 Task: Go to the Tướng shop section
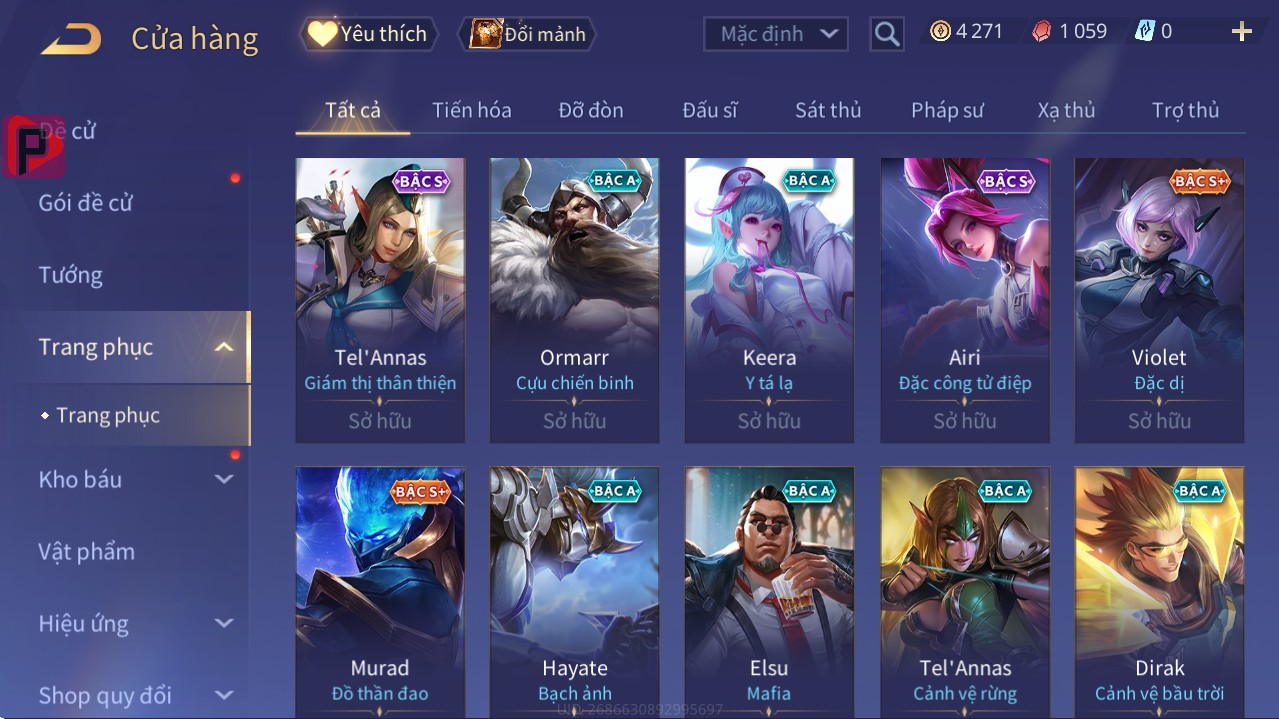click(71, 275)
